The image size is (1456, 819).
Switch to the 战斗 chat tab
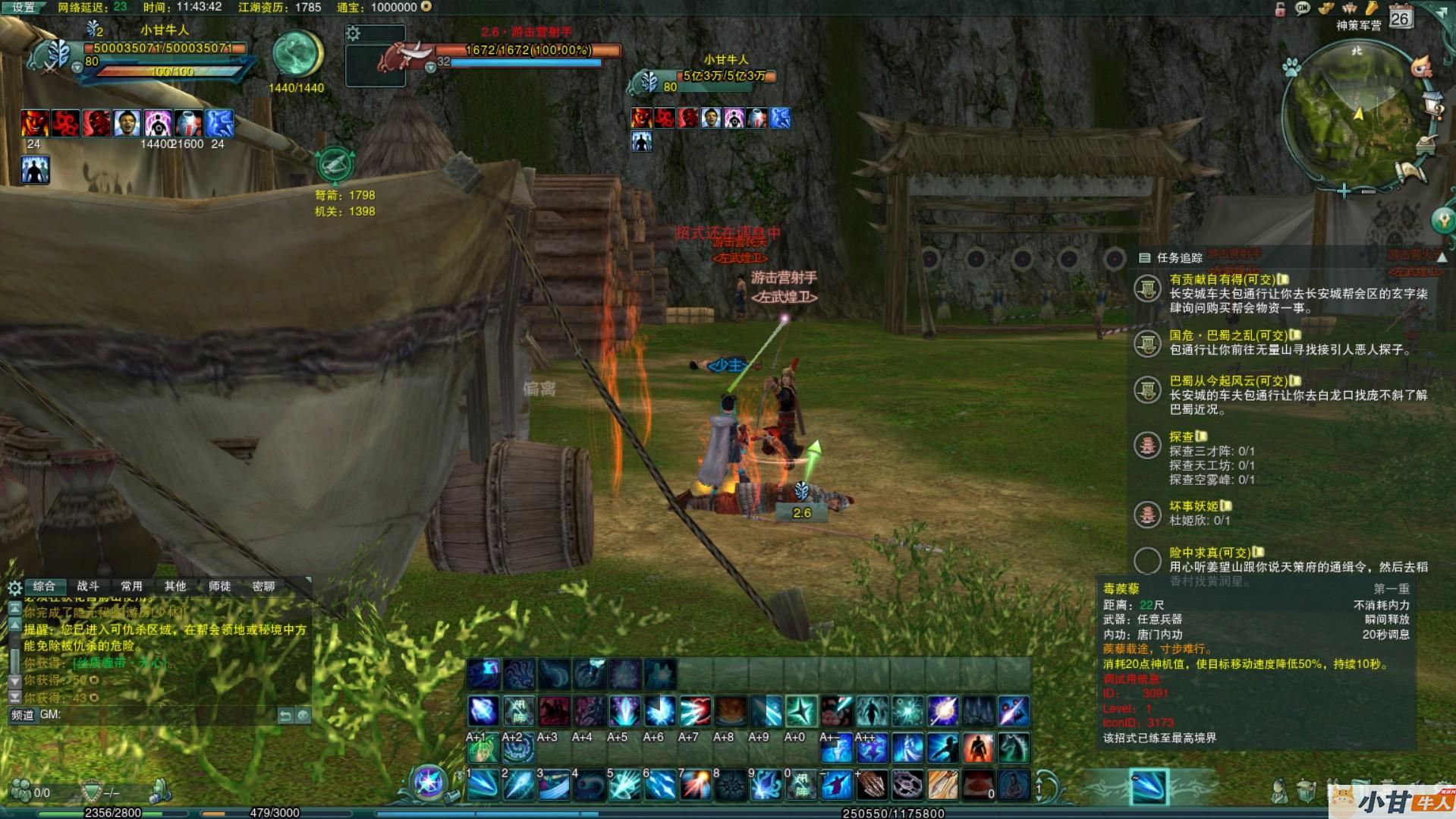point(88,586)
